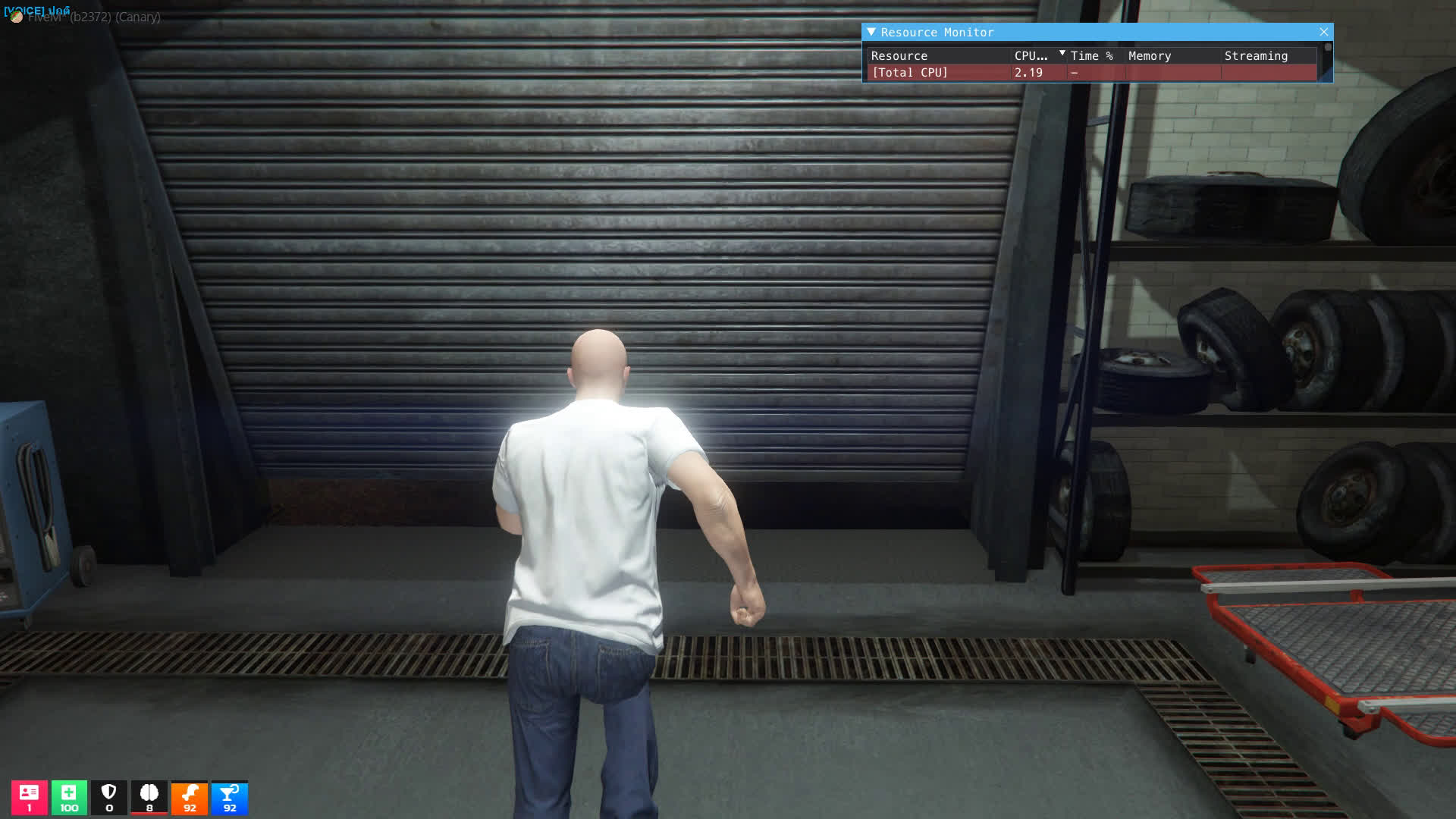Sort by the Resource column header

pos(899,56)
